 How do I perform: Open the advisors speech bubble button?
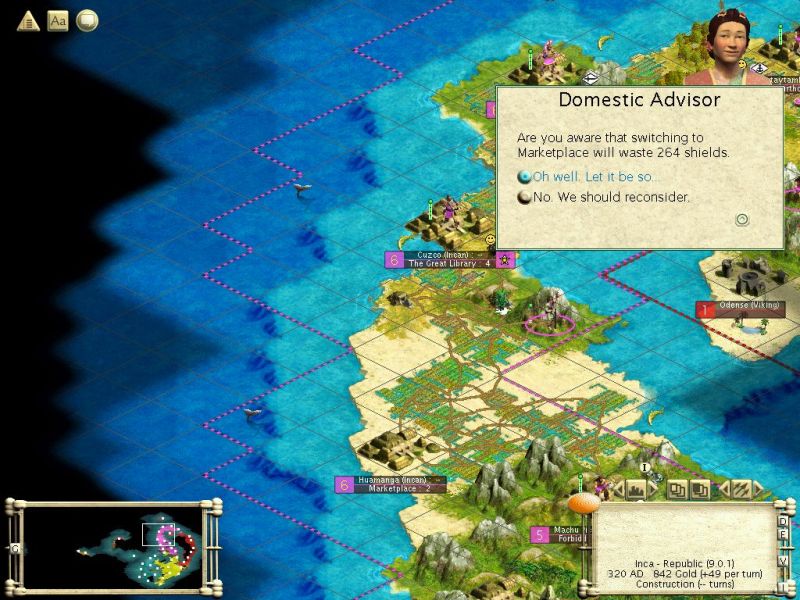[x=88, y=20]
